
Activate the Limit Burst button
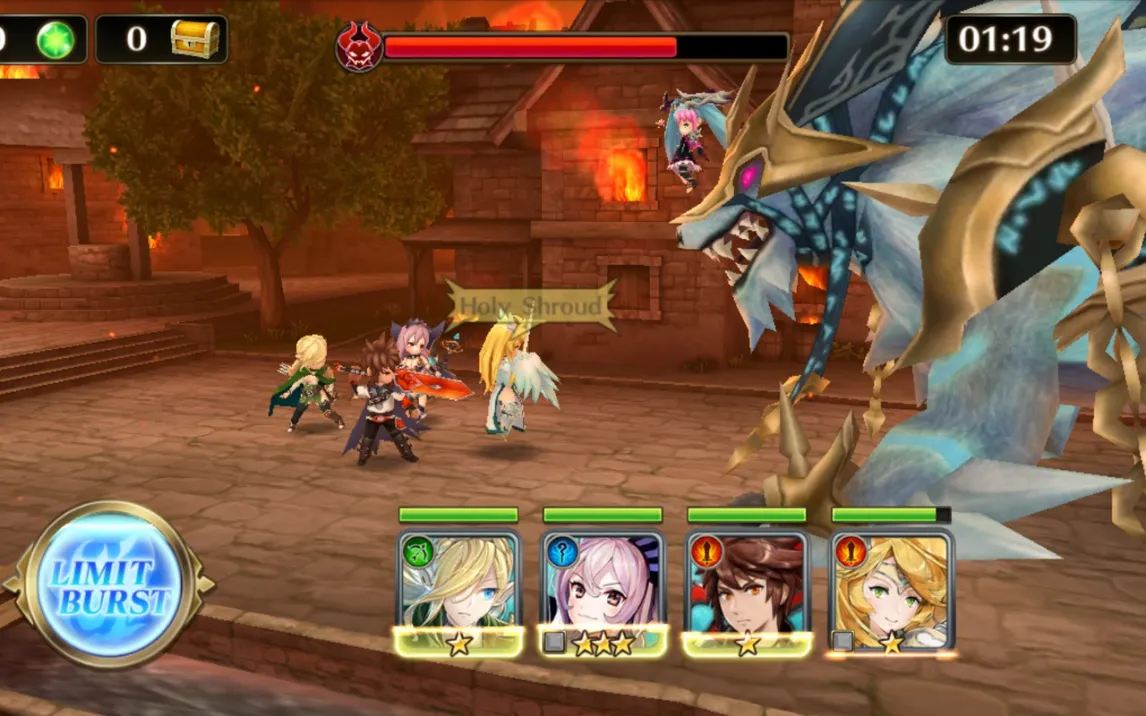[x=107, y=585]
